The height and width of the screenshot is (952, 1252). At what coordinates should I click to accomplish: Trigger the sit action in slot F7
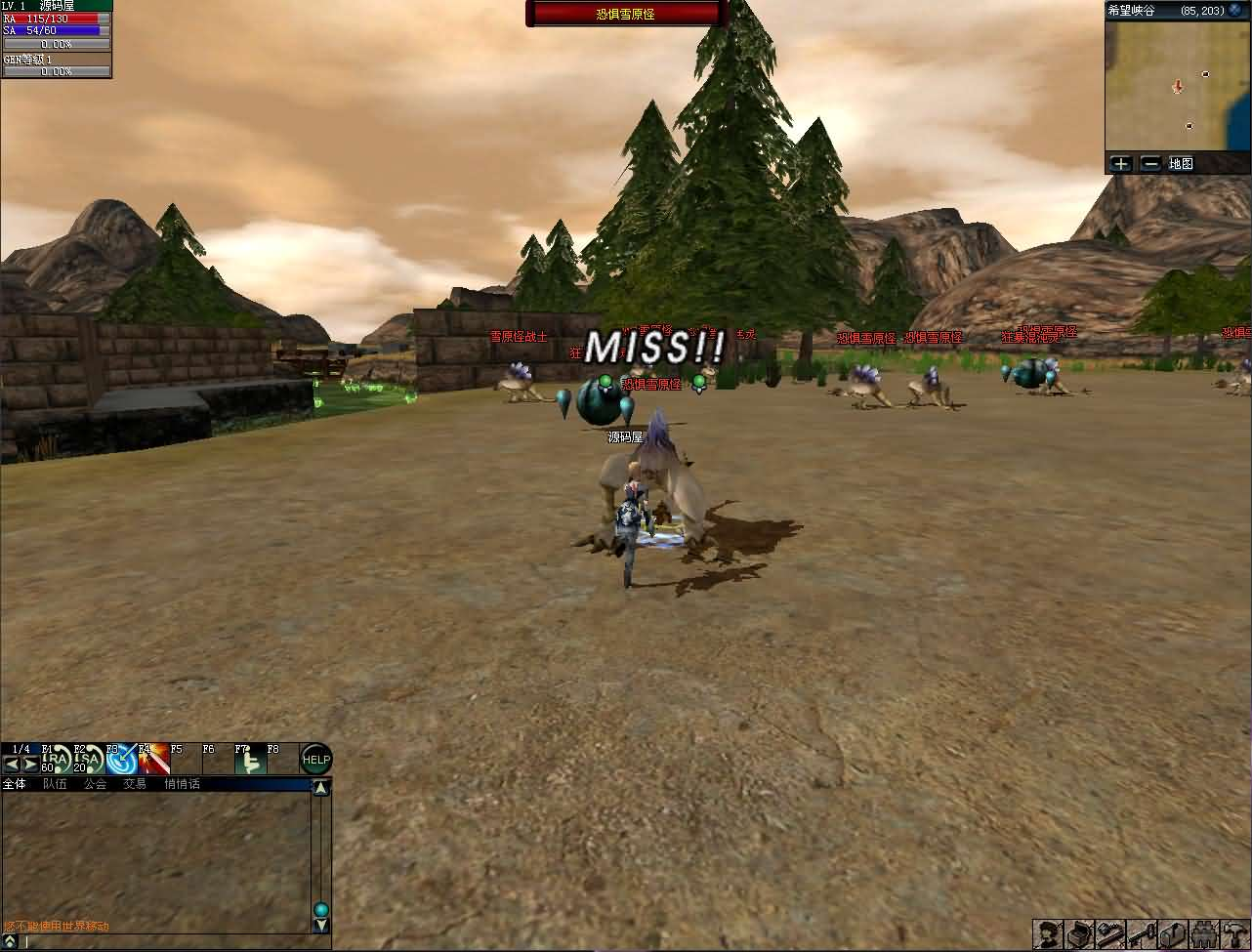click(250, 760)
